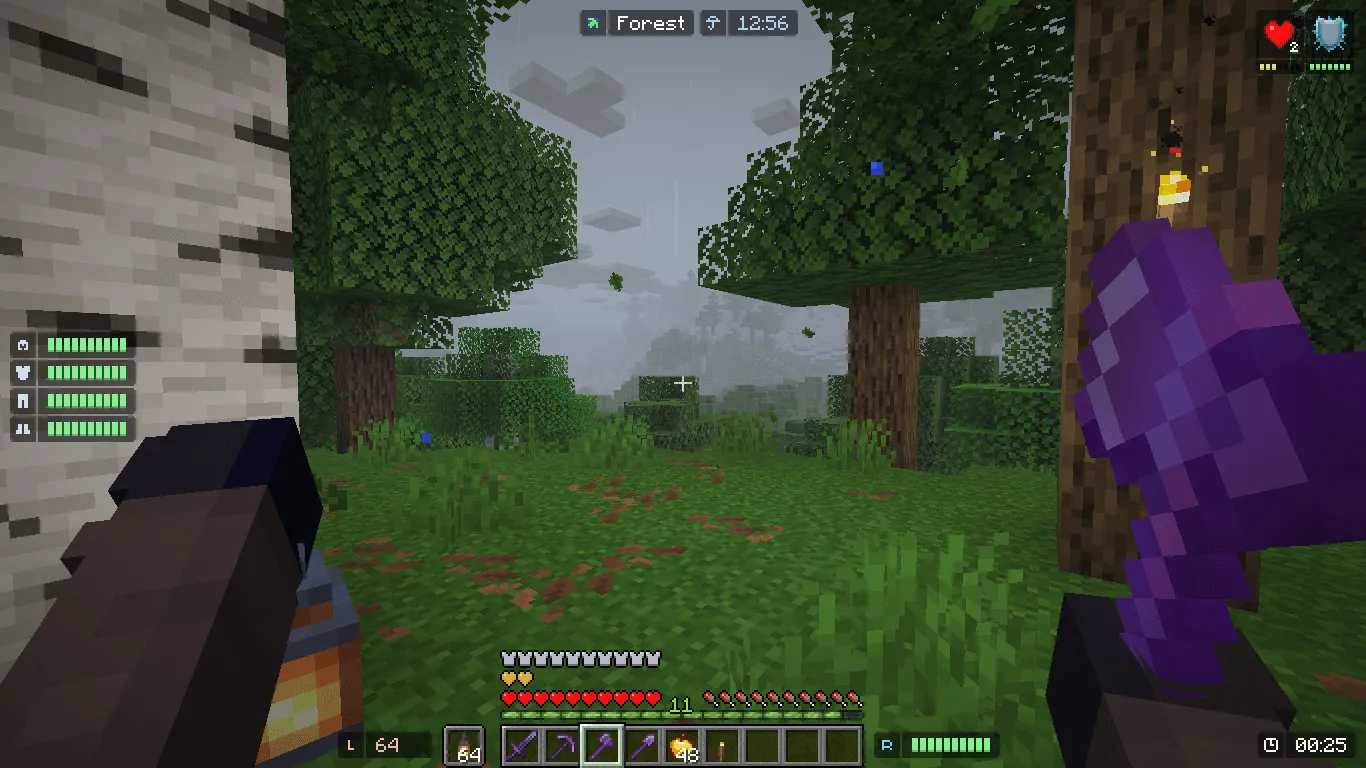
Task: Toggle the leggings durability indicator
Action: 24,400
